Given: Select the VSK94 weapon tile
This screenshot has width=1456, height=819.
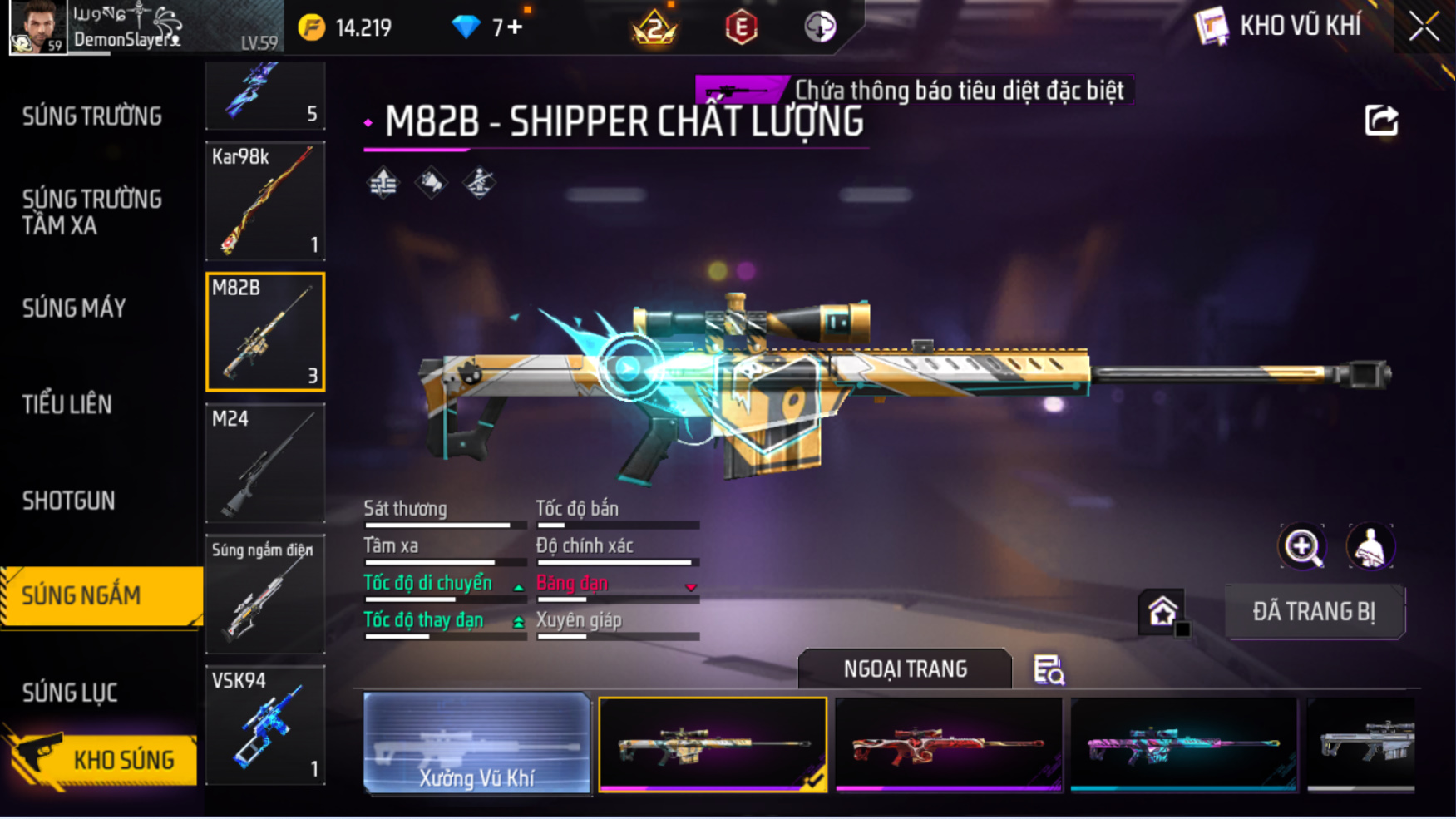Looking at the screenshot, I should click(265, 726).
